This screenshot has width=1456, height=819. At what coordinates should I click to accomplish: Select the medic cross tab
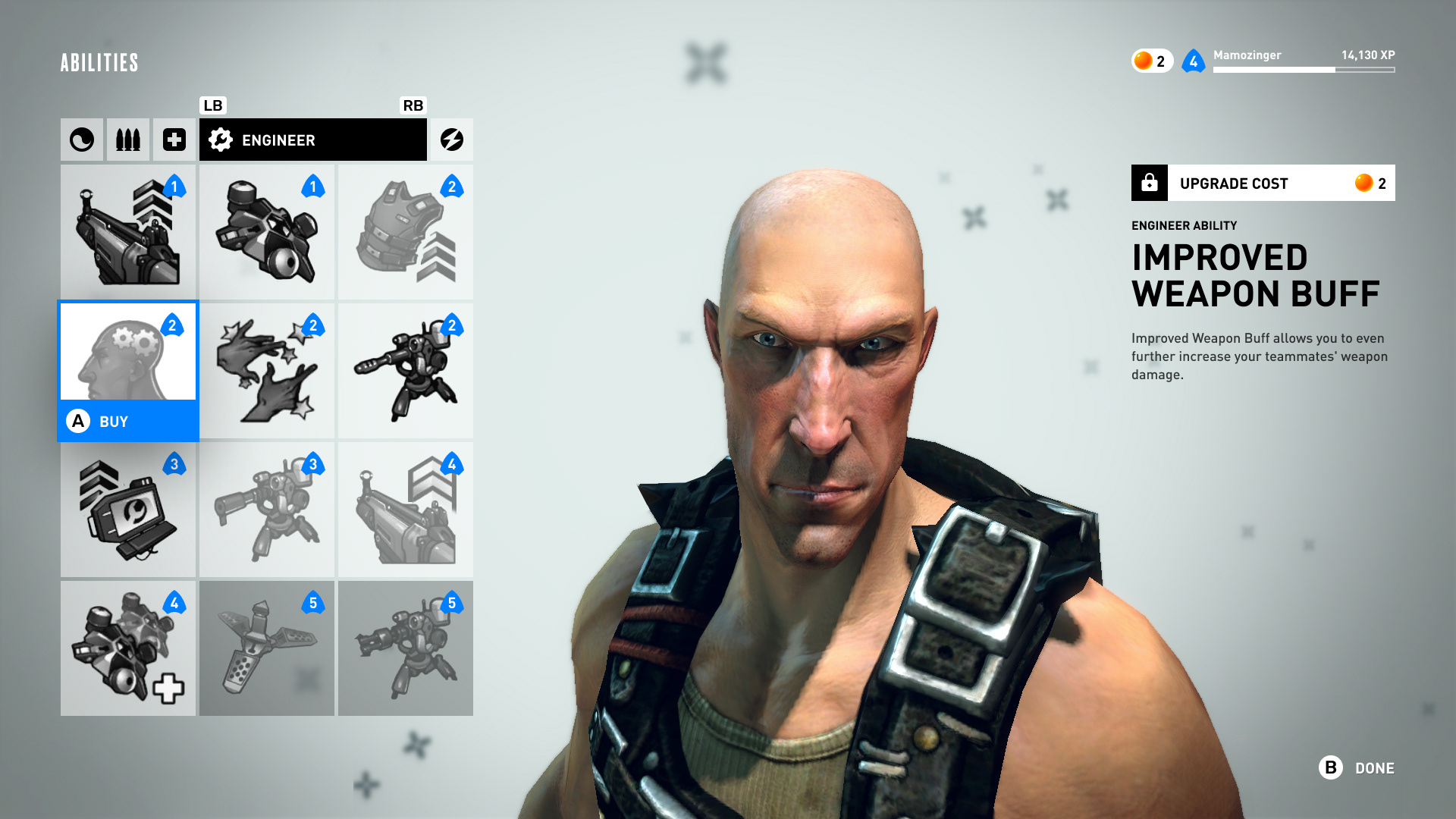(174, 140)
